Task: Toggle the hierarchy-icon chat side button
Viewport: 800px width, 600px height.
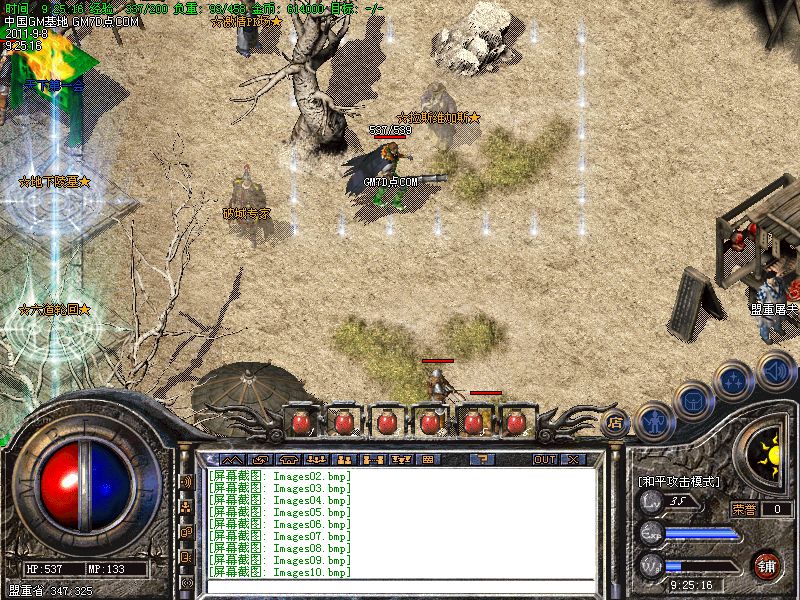Action: (x=186, y=506)
